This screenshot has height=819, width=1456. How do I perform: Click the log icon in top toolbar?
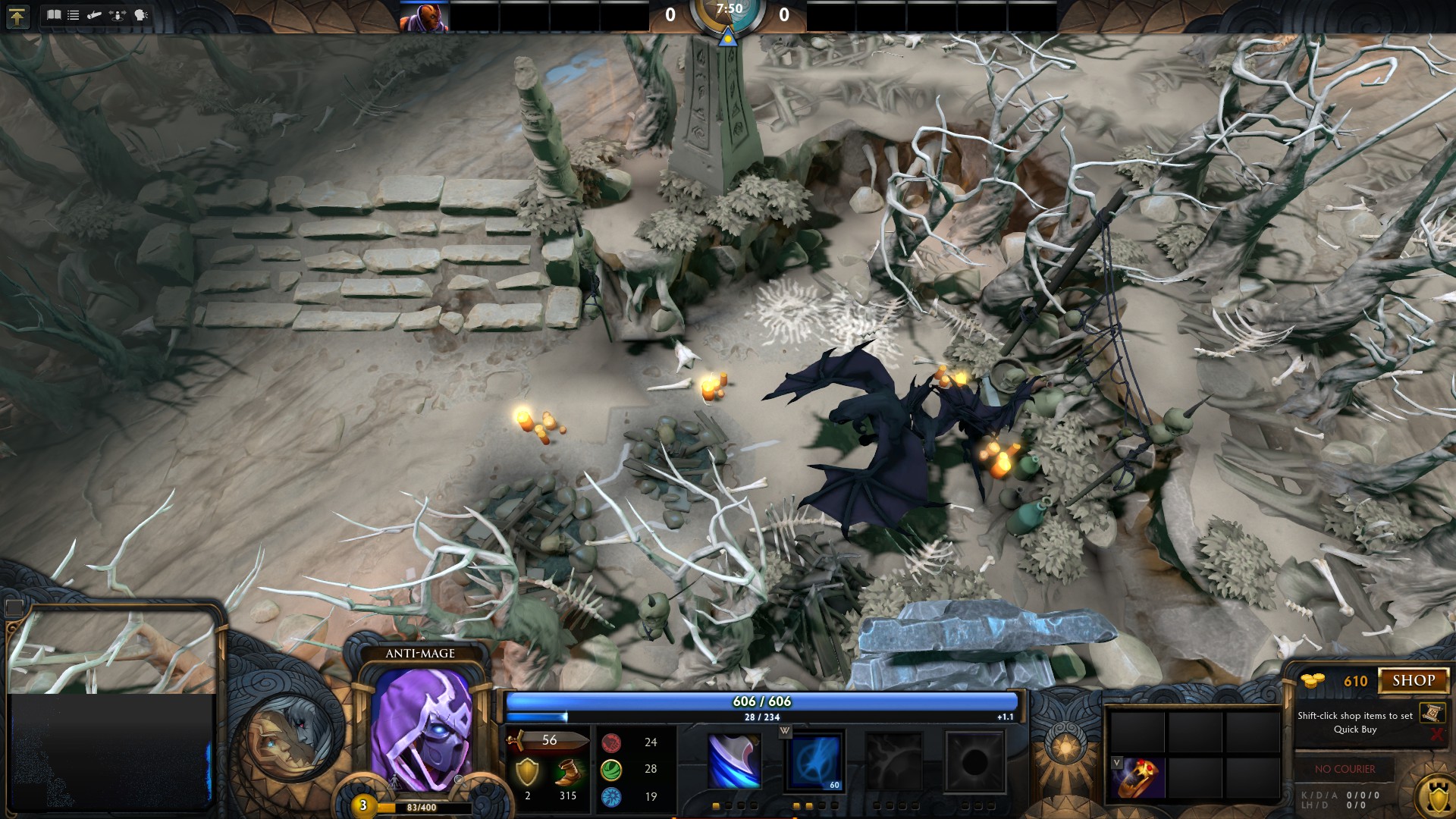click(x=95, y=14)
